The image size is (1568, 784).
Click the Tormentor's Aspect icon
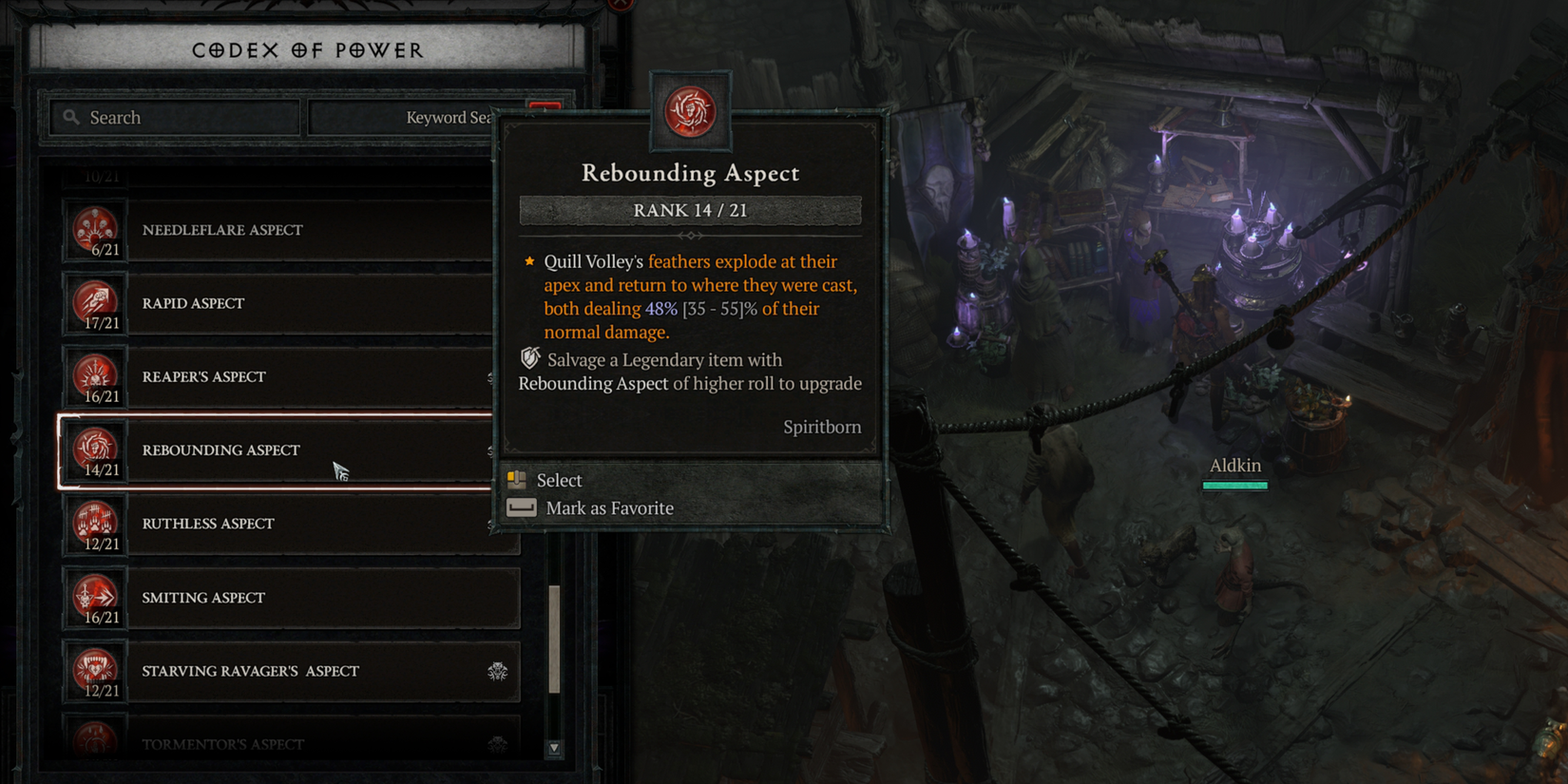pos(96,741)
